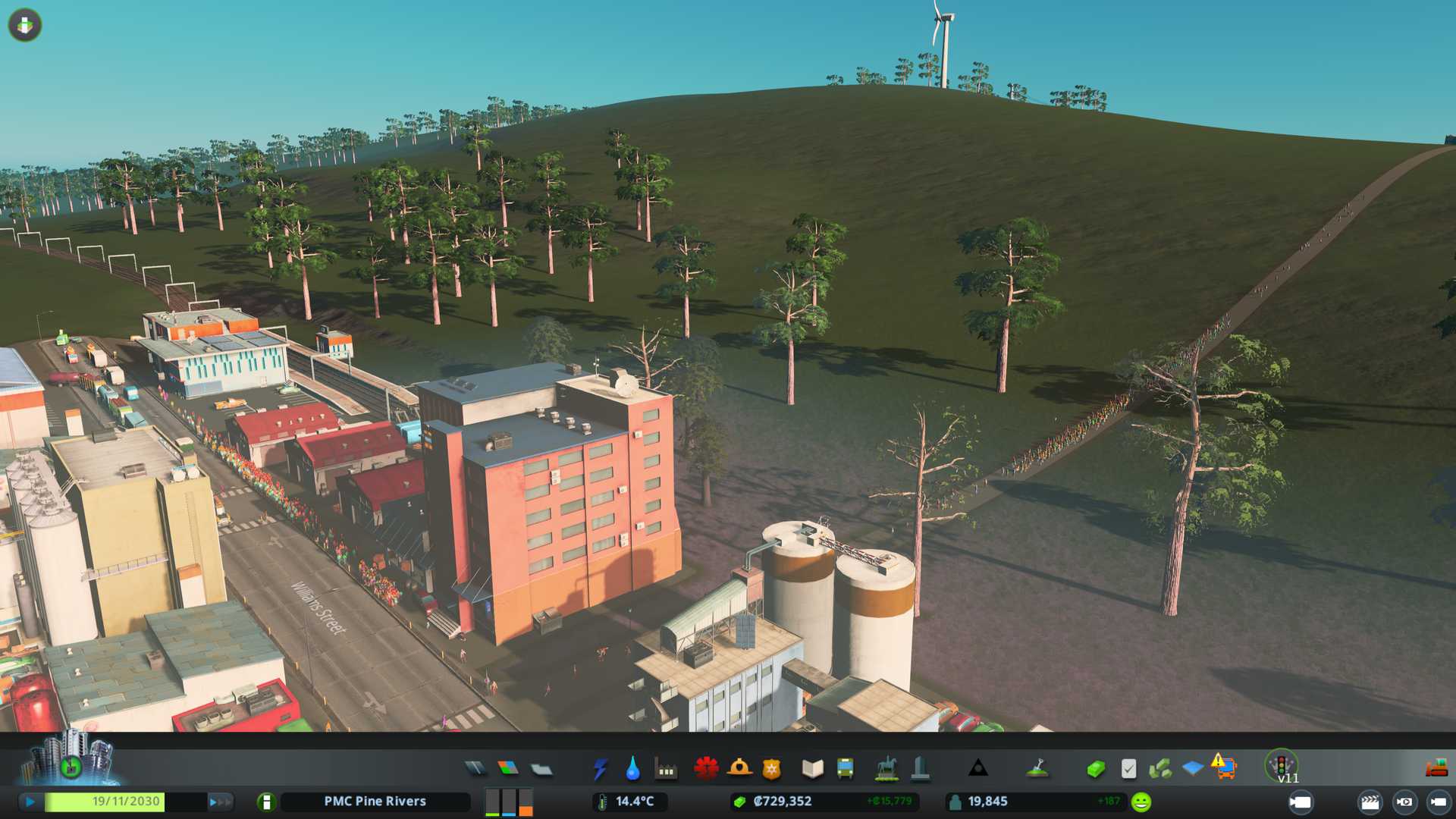Click the PMC Pine Rivers city name
Image resolution: width=1456 pixels, height=819 pixels.
pos(375,801)
